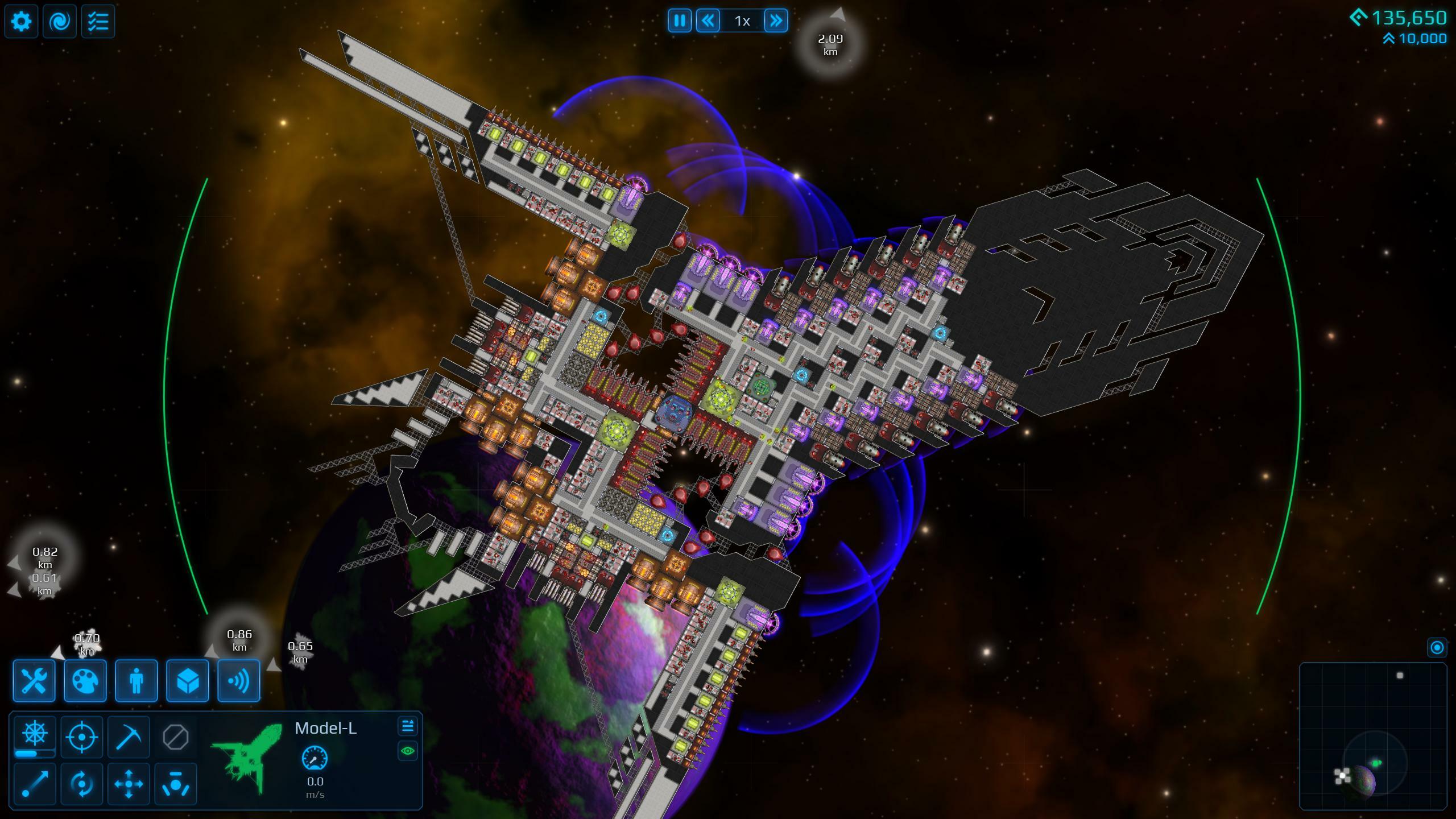This screenshot has height=819, width=1456.
Task: Select the ship helm wheel command
Action: pyautogui.click(x=35, y=734)
